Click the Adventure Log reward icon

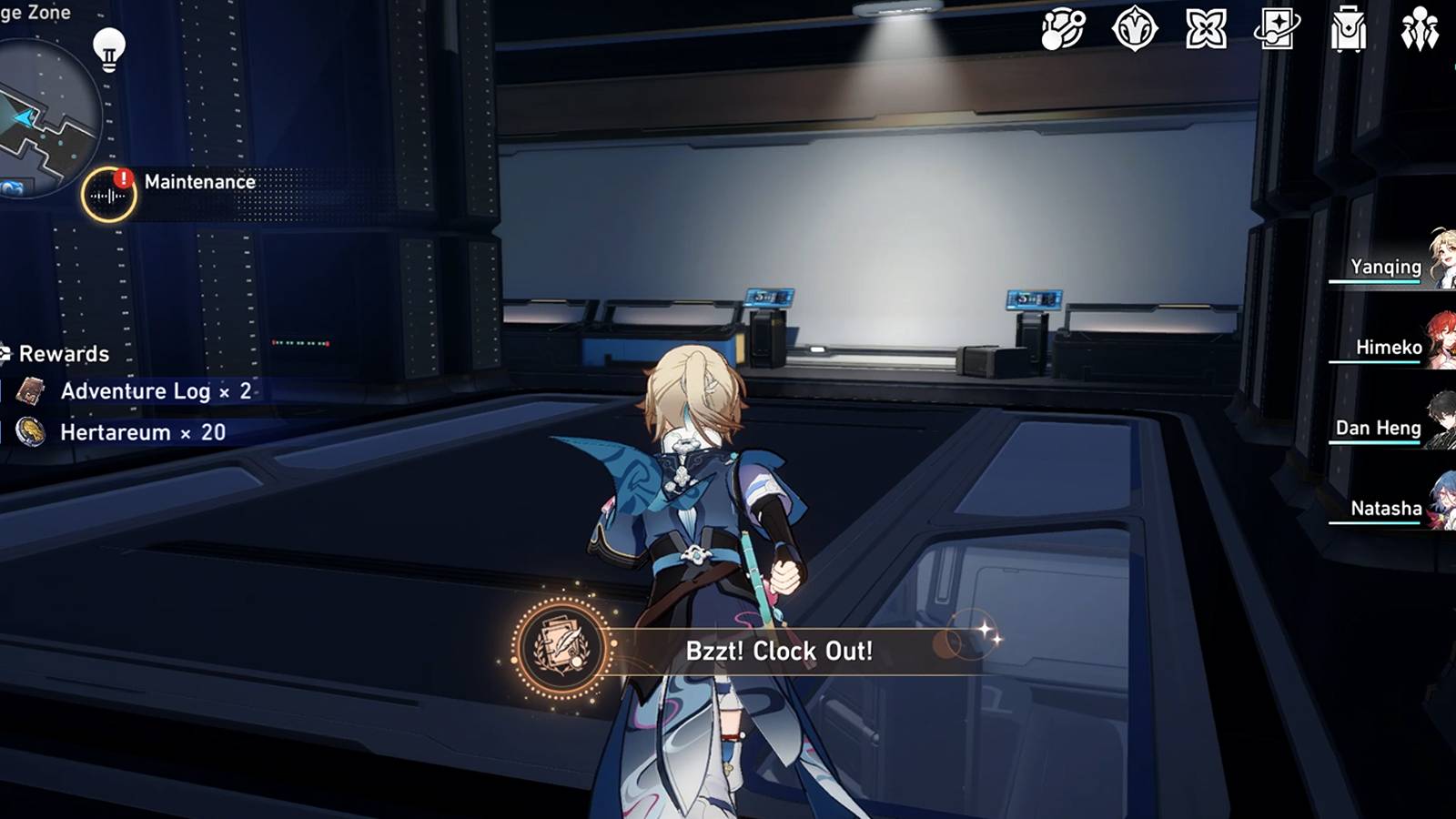tap(32, 391)
